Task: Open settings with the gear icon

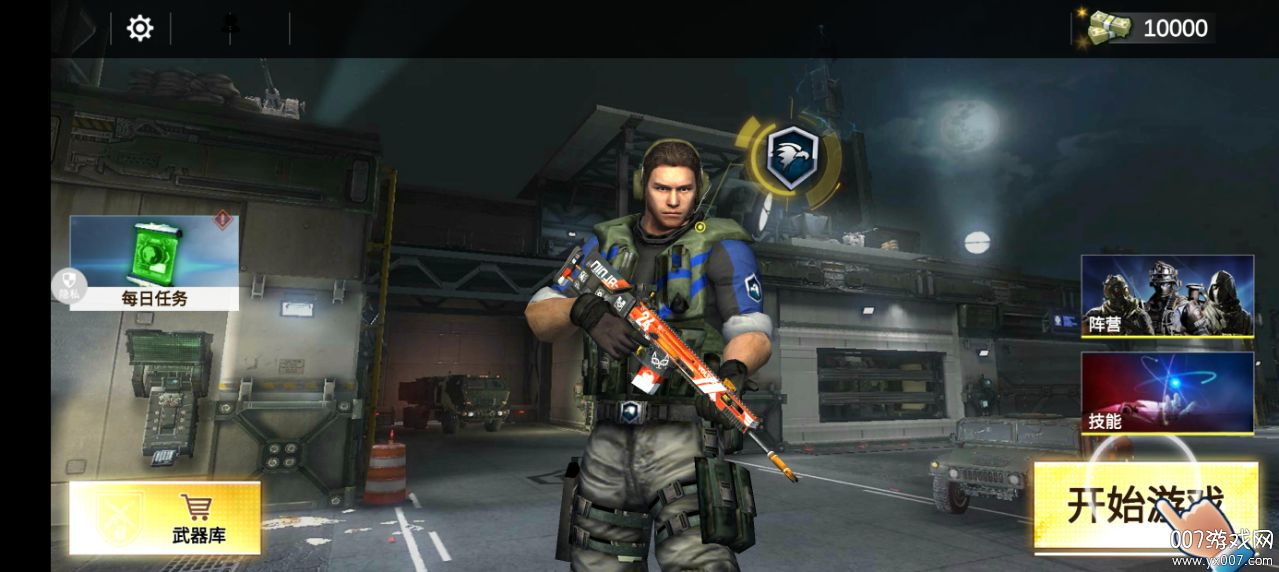Action: [140, 28]
